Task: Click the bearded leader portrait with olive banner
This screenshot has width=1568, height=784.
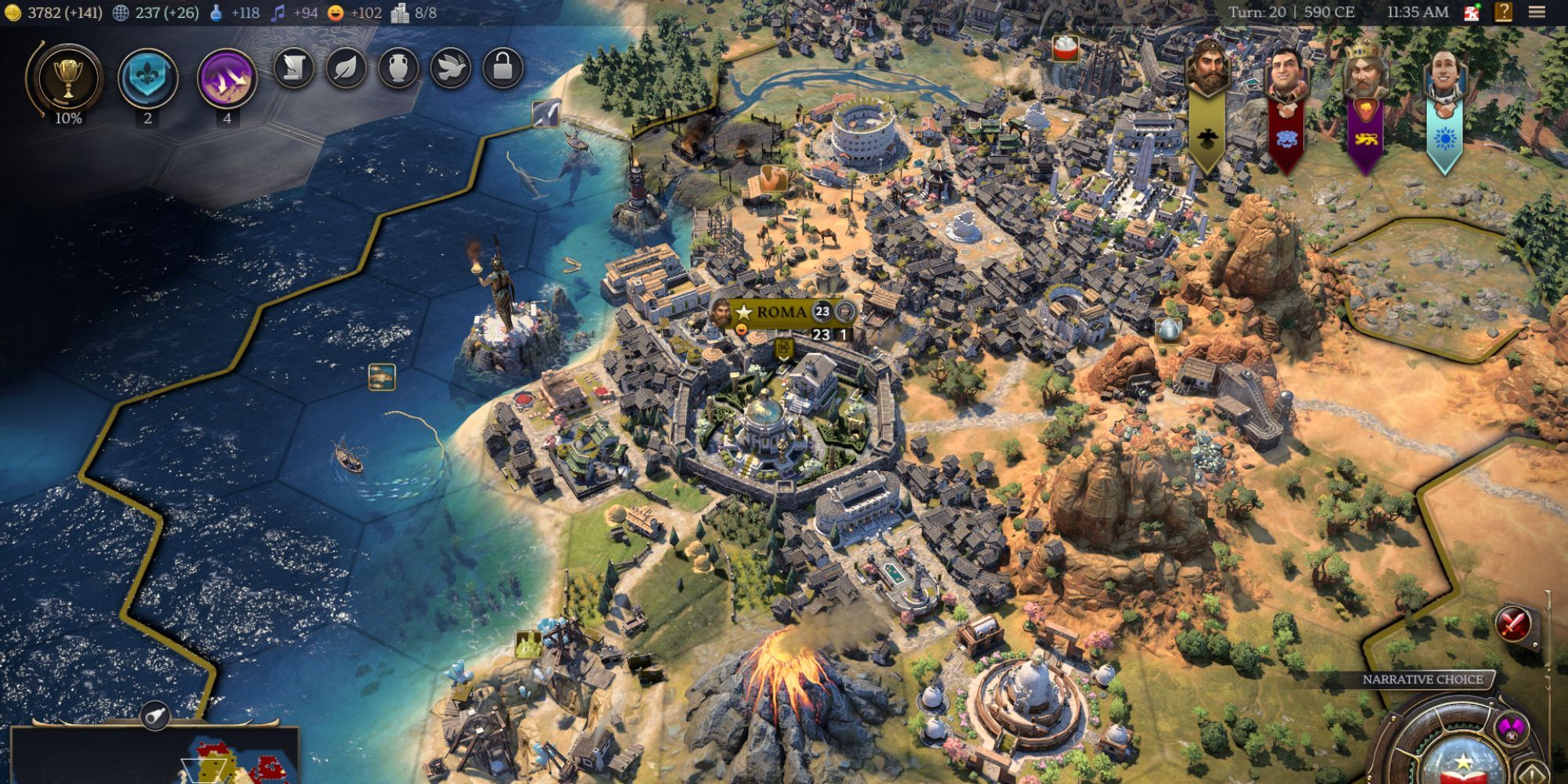Action: tap(1210, 71)
